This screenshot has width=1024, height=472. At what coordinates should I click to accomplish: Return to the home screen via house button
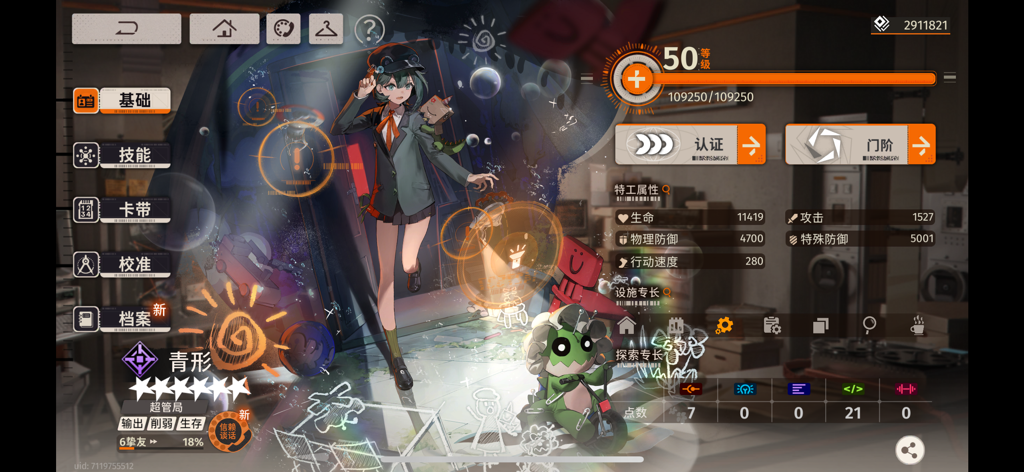(224, 29)
